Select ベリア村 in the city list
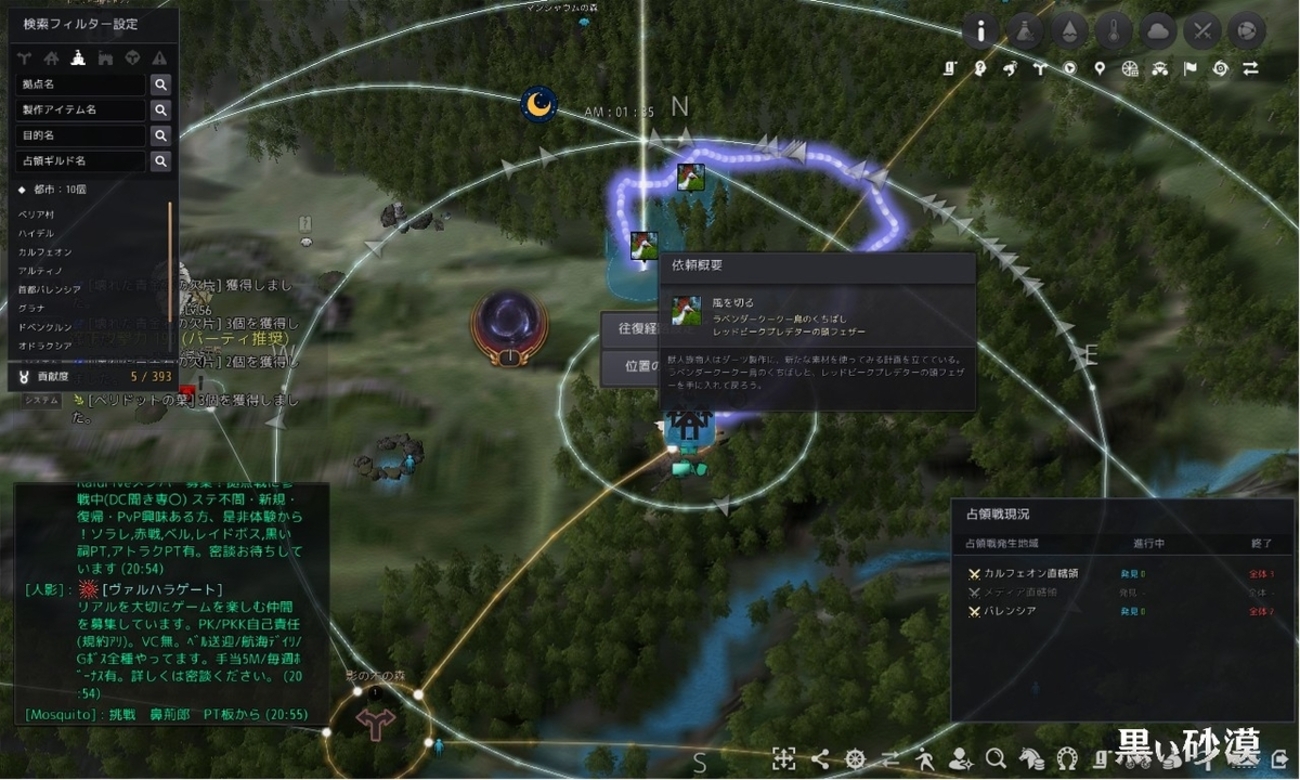The width and height of the screenshot is (1300, 780). [35, 214]
